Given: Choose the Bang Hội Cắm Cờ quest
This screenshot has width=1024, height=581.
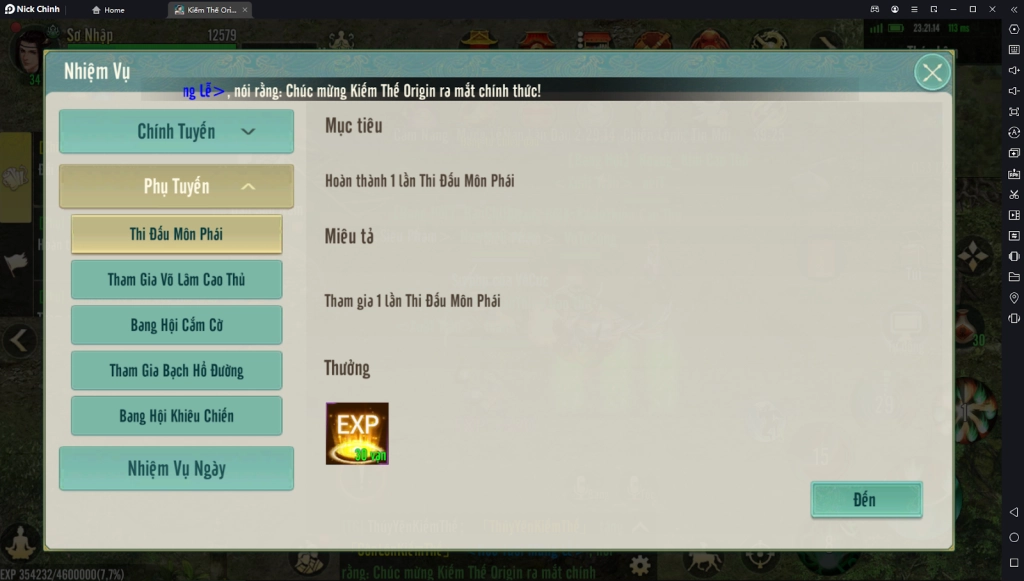Looking at the screenshot, I should [x=176, y=325].
